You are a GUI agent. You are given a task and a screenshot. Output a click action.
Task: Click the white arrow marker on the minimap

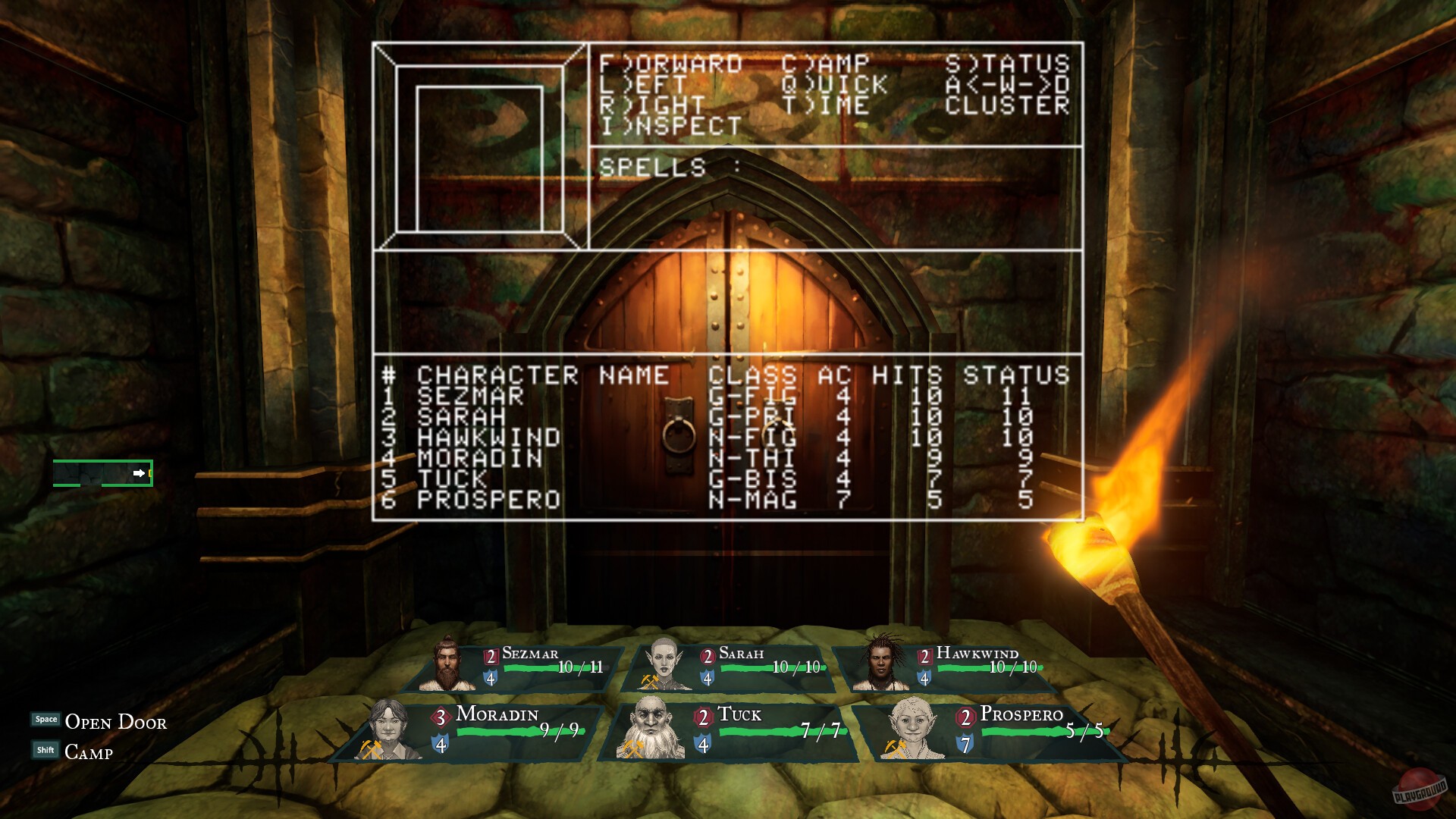click(x=140, y=473)
